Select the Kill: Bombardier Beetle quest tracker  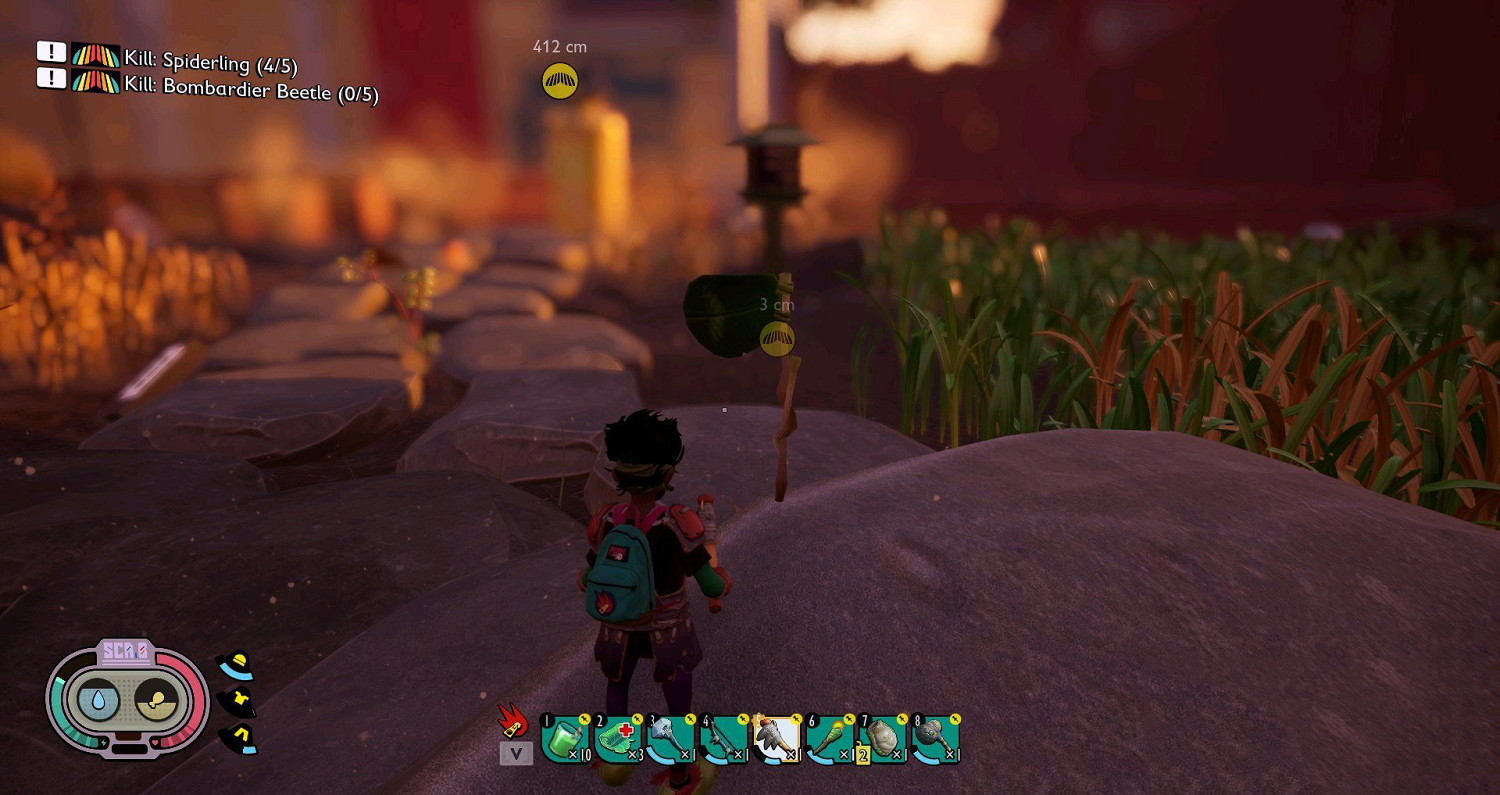pyautogui.click(x=250, y=86)
